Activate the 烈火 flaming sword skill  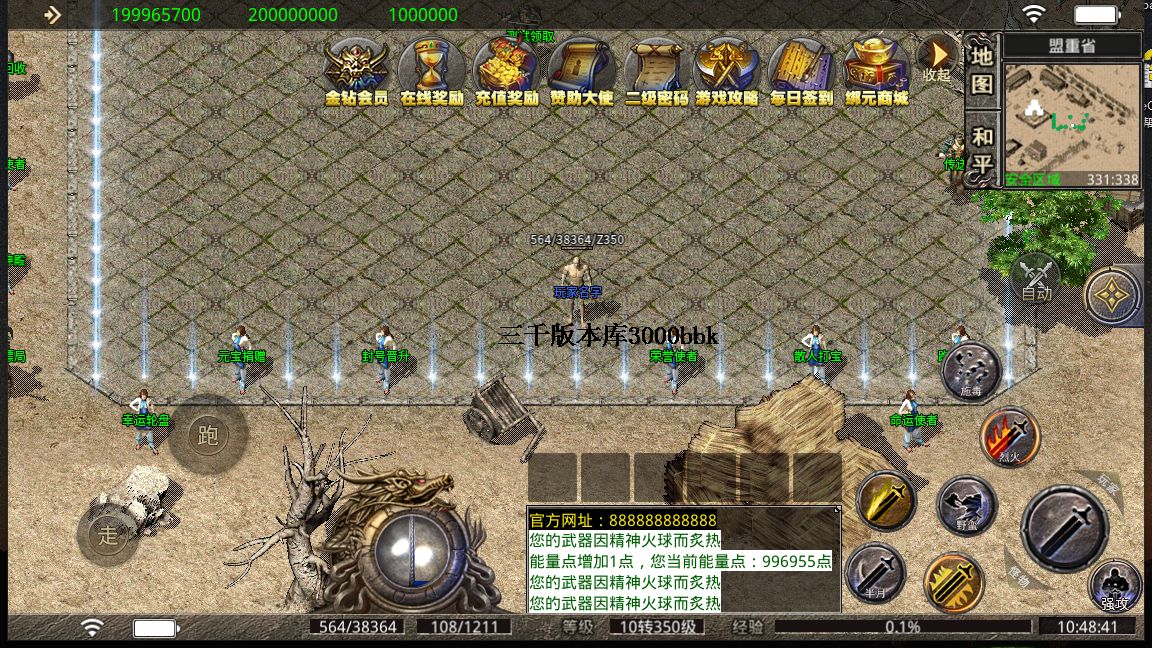click(x=1010, y=437)
